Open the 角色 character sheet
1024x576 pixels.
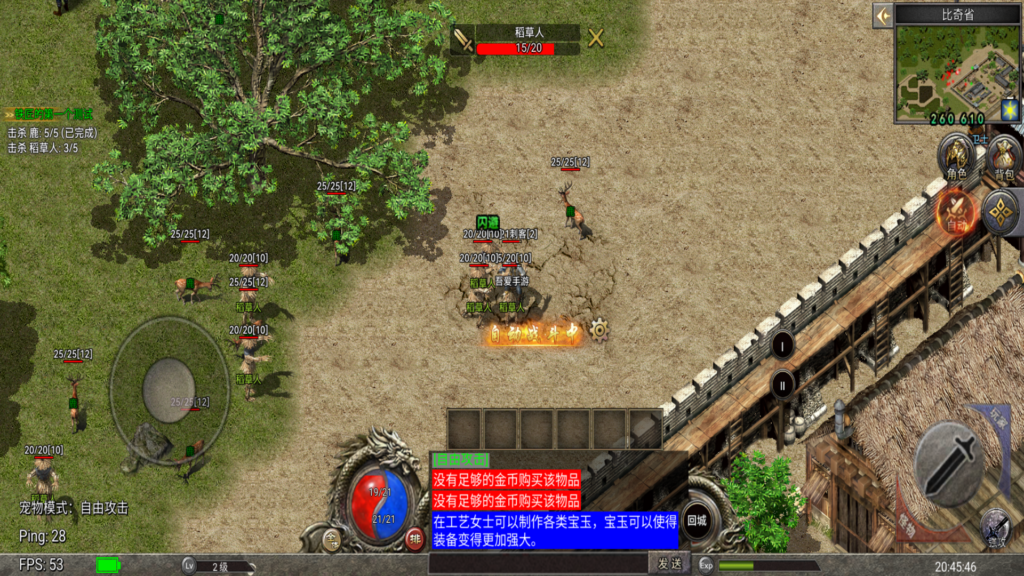point(957,157)
